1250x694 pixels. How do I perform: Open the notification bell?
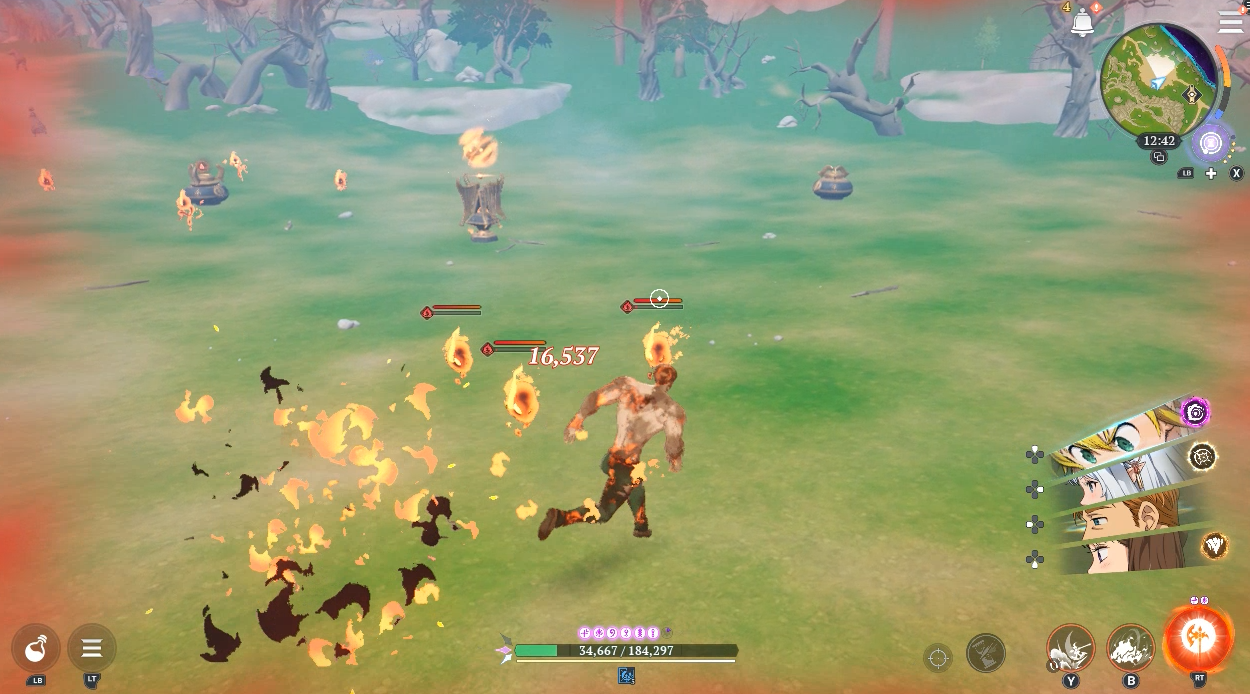pyautogui.click(x=1082, y=22)
